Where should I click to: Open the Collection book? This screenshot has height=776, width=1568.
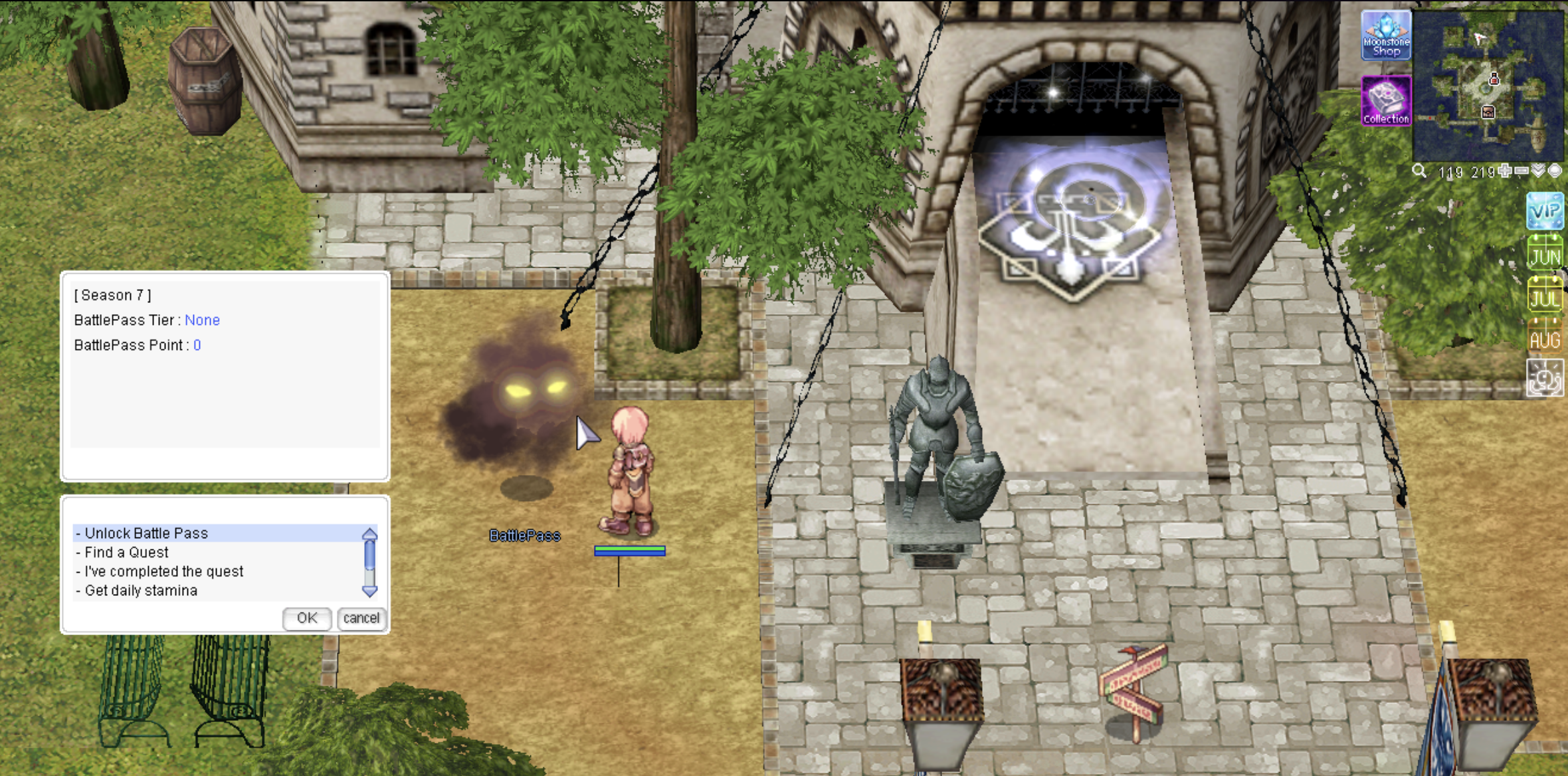(1385, 100)
